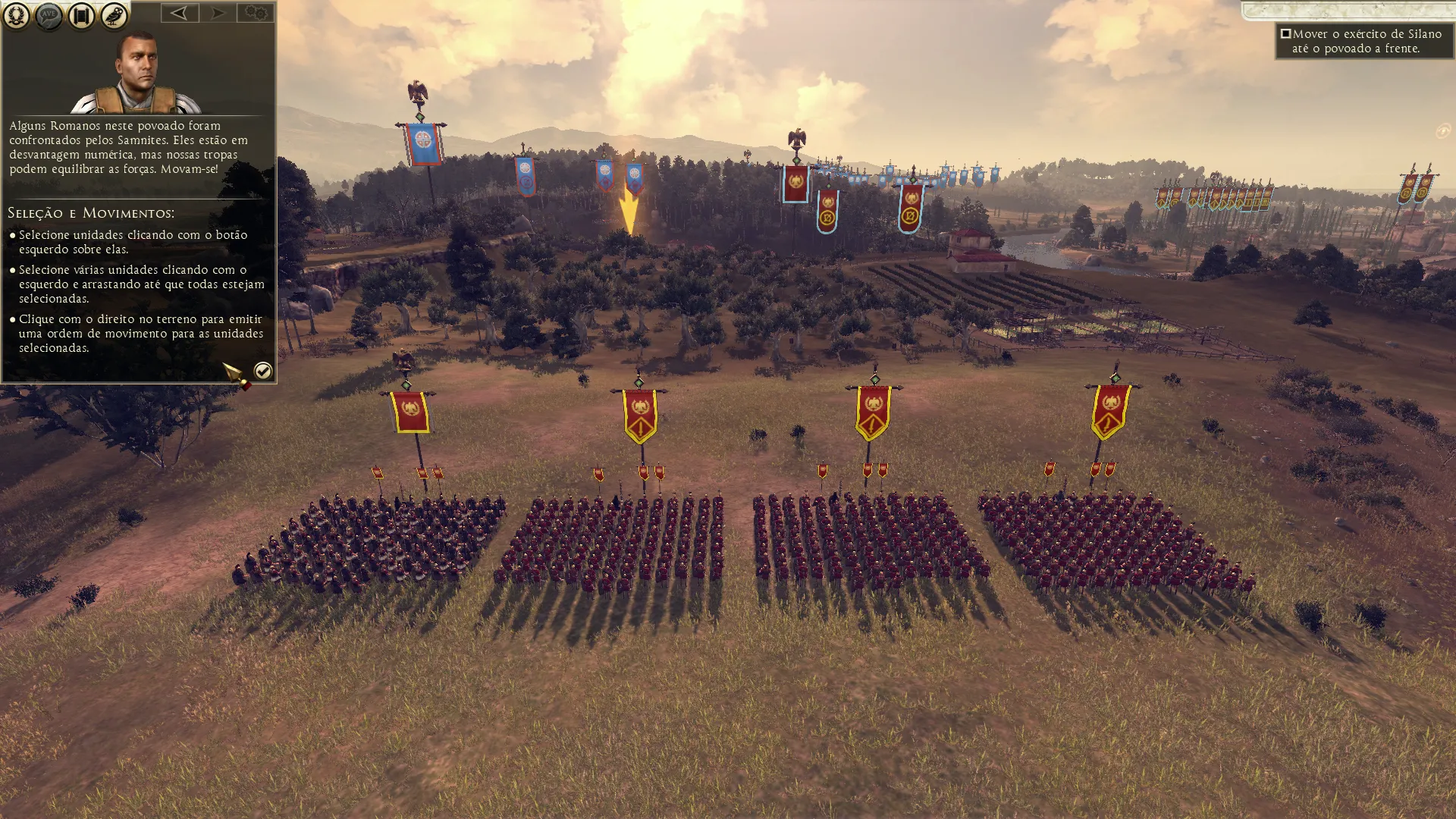Open the scroll advice history icon
1456x819 pixels.
[81, 15]
